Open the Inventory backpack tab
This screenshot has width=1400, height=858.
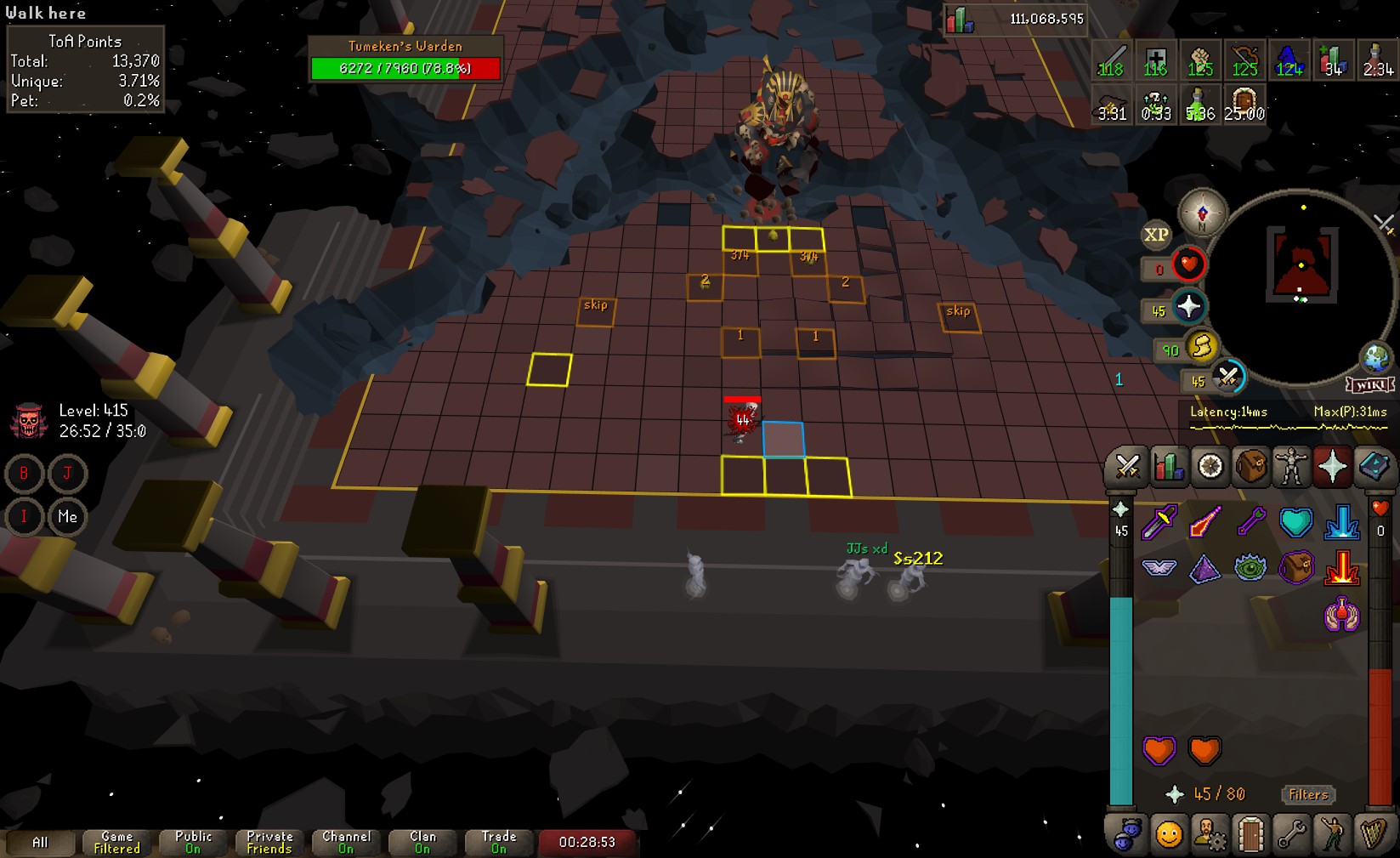(1250, 467)
